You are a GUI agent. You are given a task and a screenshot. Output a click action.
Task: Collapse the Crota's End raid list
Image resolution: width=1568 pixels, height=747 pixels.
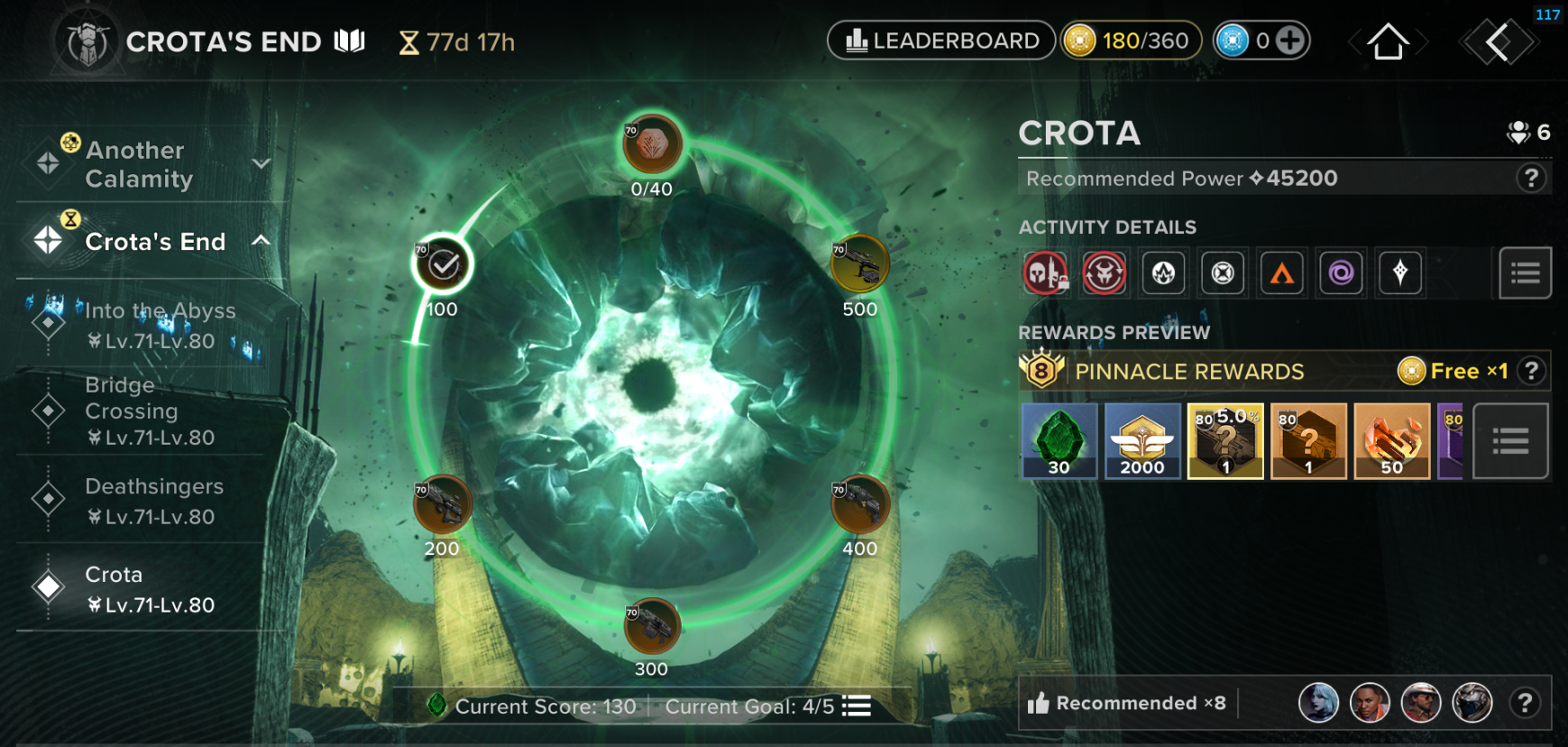coord(262,241)
